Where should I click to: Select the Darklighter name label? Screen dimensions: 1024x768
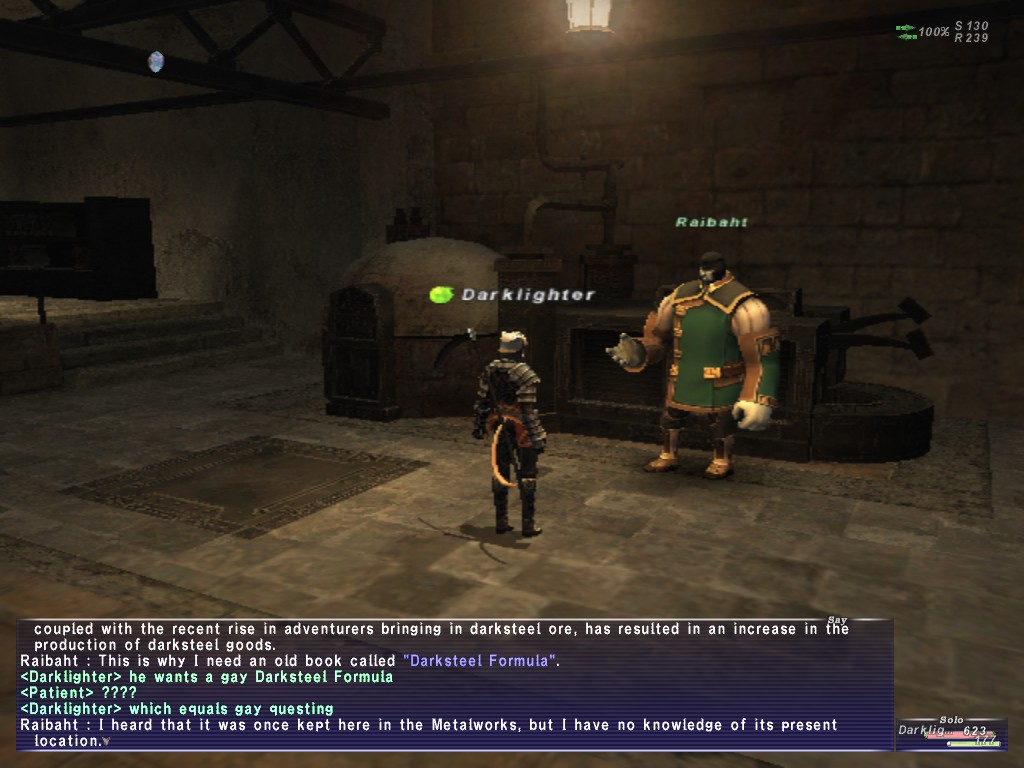(527, 295)
